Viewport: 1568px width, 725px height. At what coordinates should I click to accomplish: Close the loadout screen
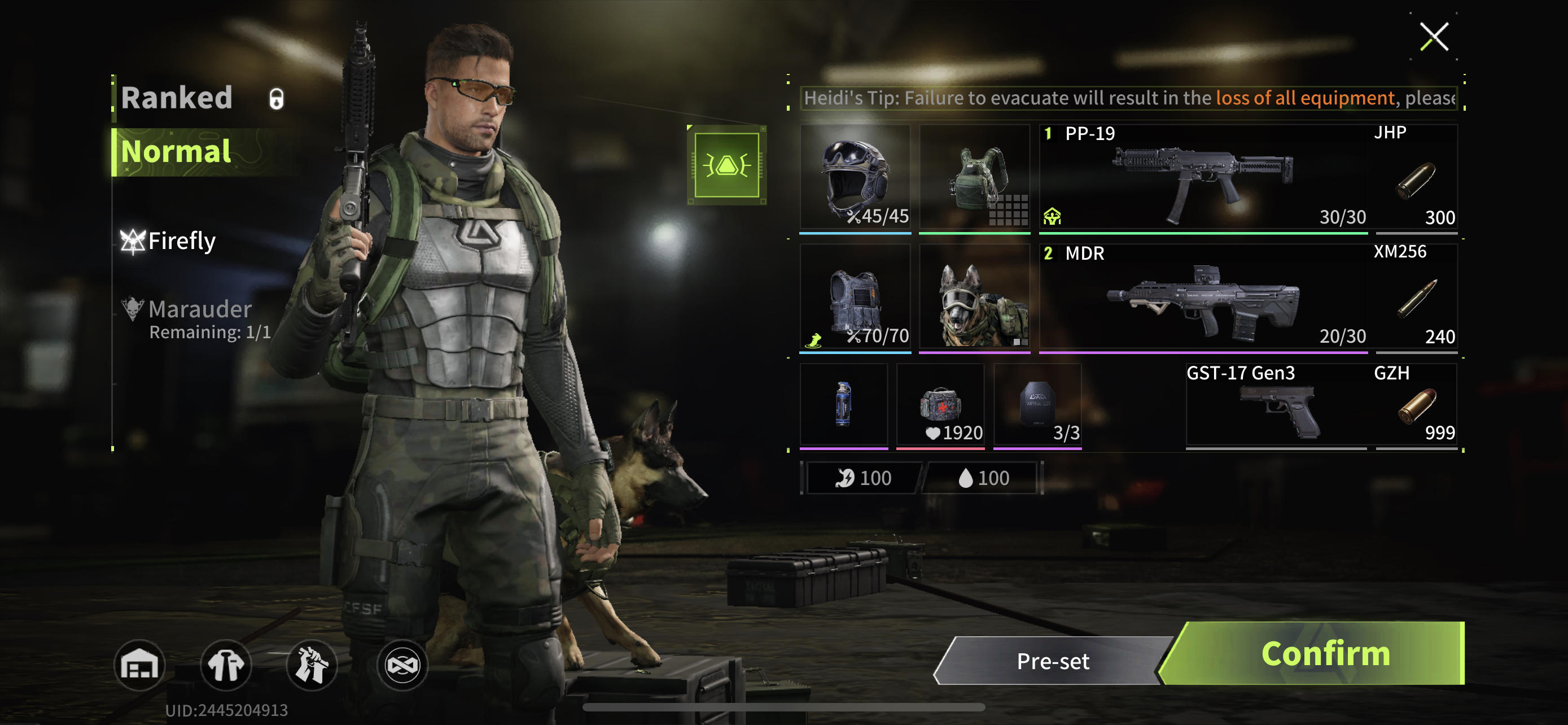[1434, 37]
